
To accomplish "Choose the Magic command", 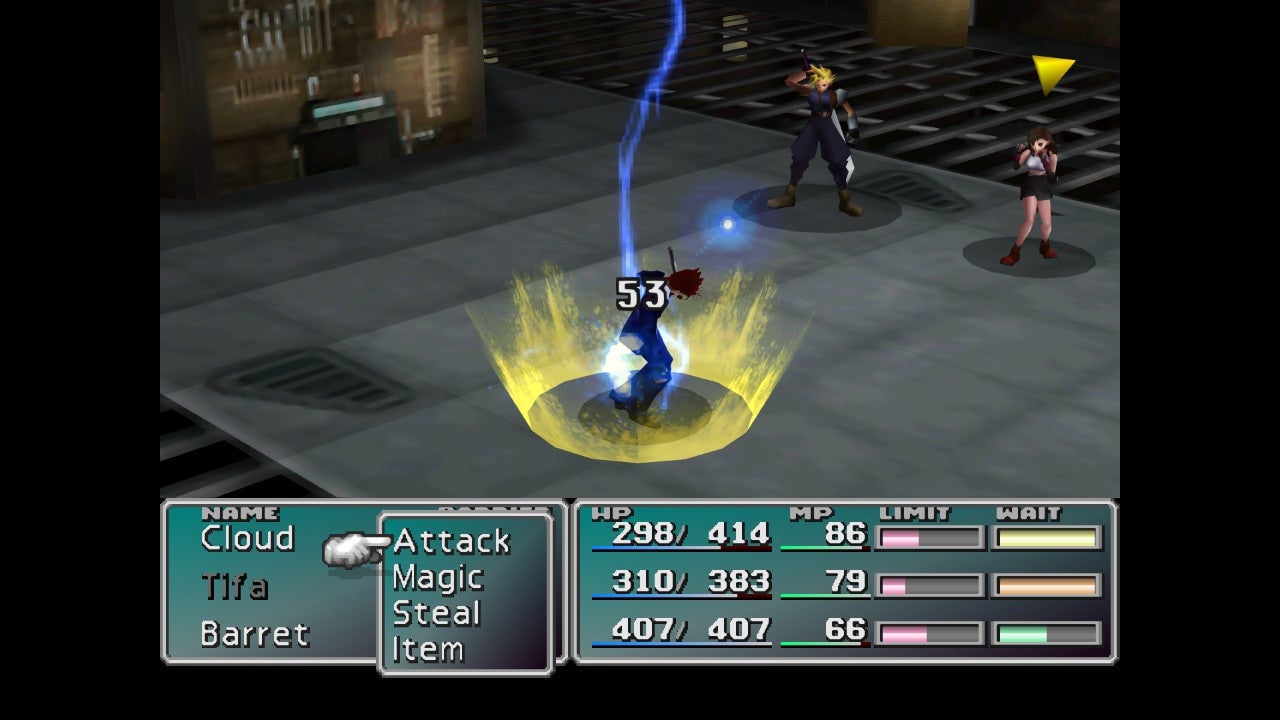I will tap(438, 578).
